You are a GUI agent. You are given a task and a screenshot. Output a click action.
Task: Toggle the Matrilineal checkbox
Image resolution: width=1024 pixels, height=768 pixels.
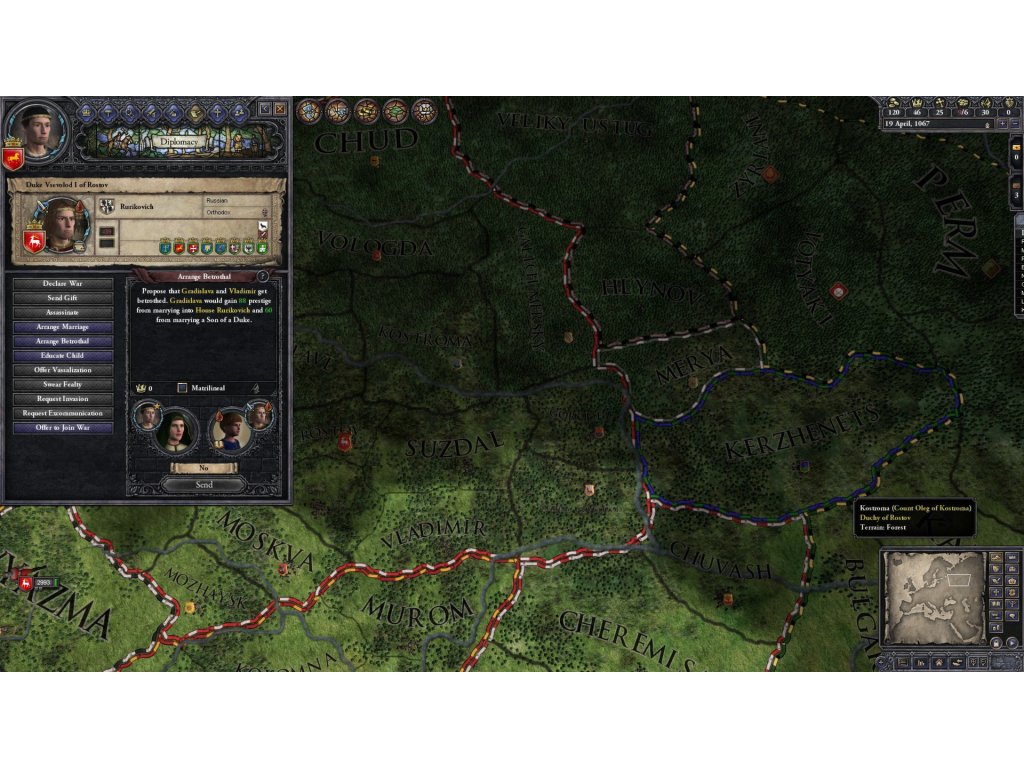click(x=182, y=388)
